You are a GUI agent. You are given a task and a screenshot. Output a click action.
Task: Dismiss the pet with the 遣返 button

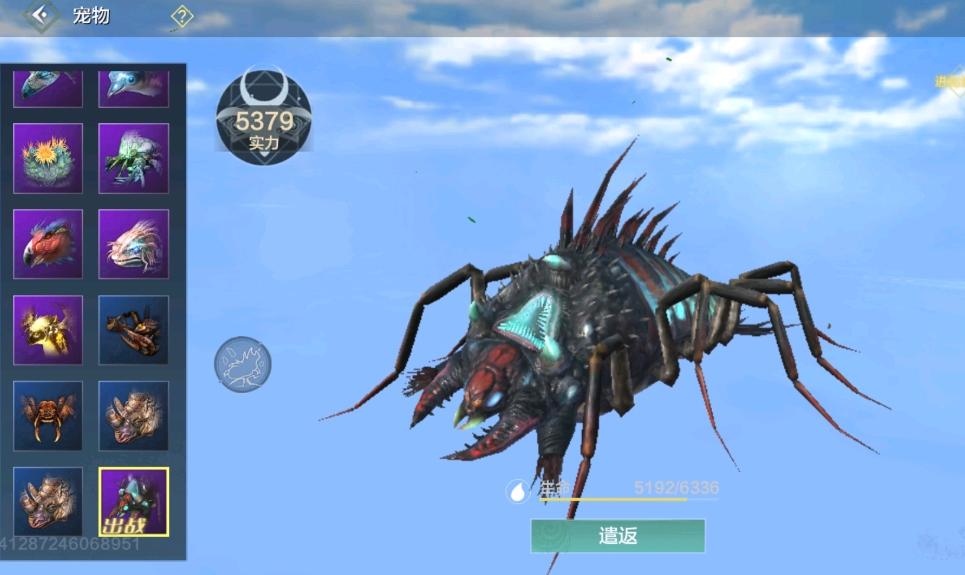(x=617, y=536)
